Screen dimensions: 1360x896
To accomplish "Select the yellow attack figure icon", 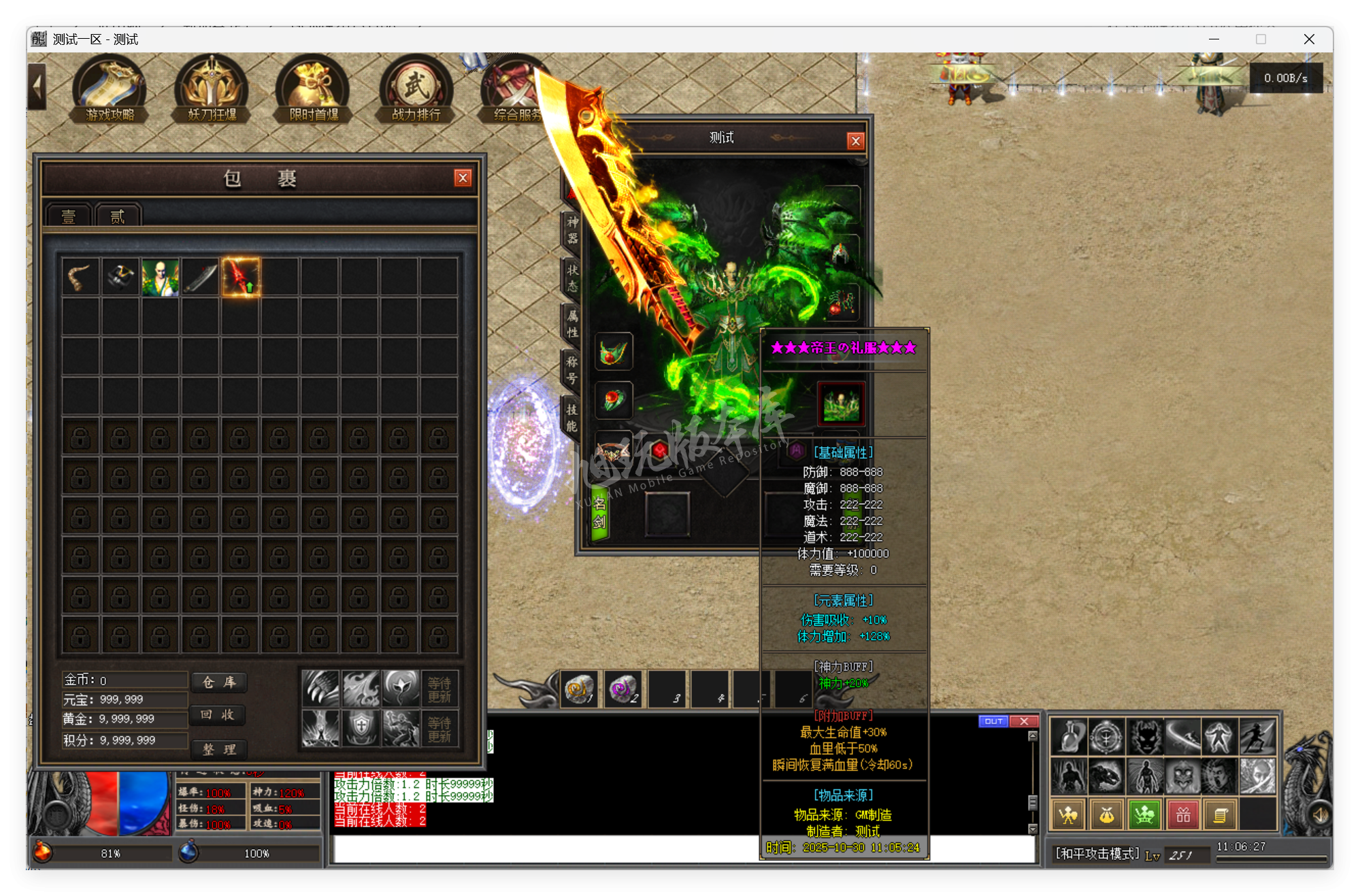I will click(1067, 814).
